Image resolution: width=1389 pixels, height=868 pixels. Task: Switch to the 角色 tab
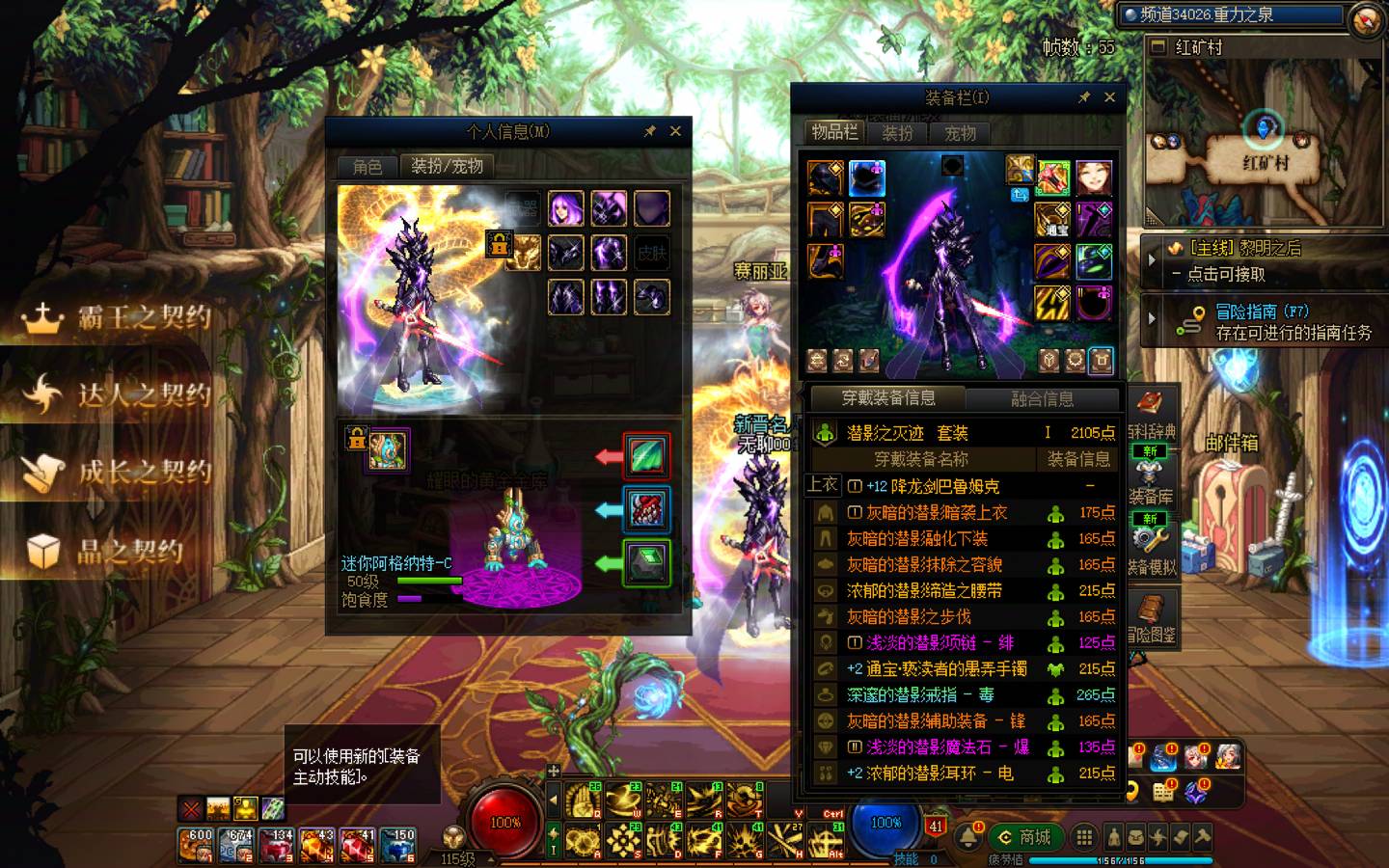[x=368, y=167]
